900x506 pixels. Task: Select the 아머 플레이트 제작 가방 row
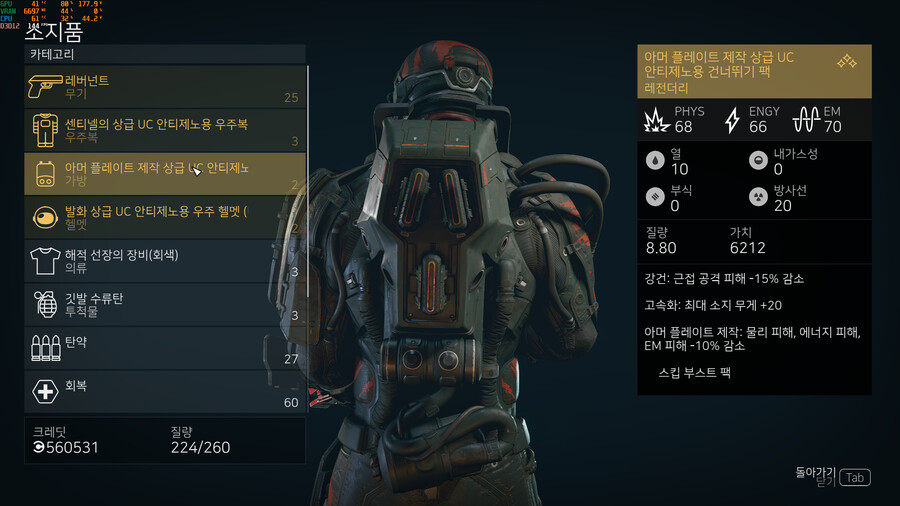(165, 173)
